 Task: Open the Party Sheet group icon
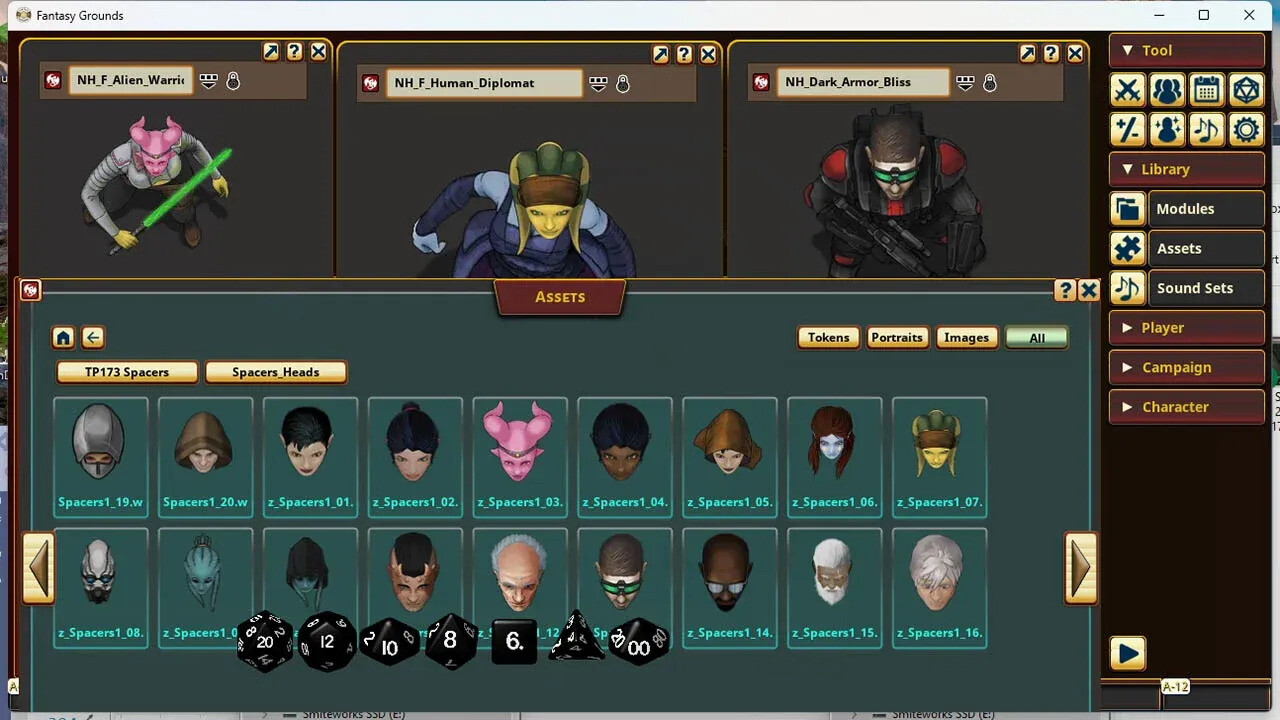click(x=1167, y=90)
